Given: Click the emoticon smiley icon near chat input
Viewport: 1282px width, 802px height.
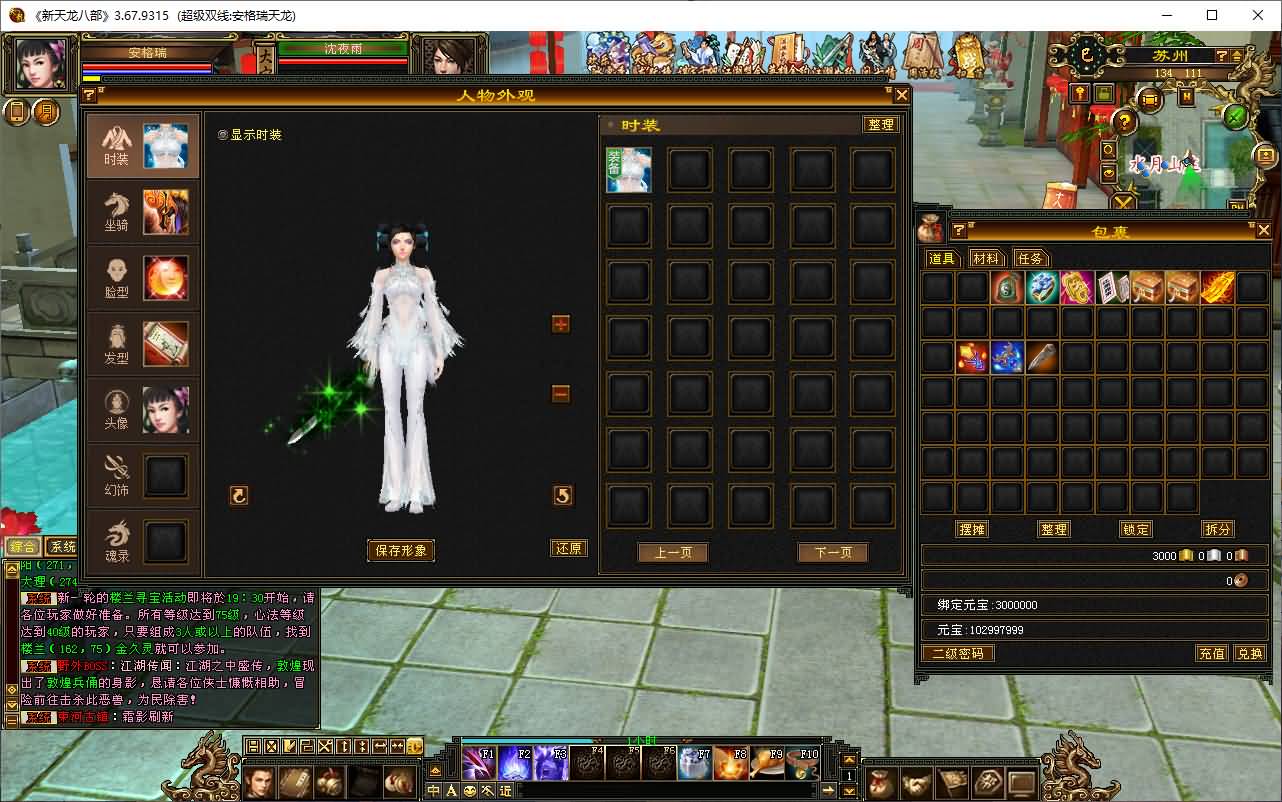Looking at the screenshot, I should pyautogui.click(x=470, y=790).
